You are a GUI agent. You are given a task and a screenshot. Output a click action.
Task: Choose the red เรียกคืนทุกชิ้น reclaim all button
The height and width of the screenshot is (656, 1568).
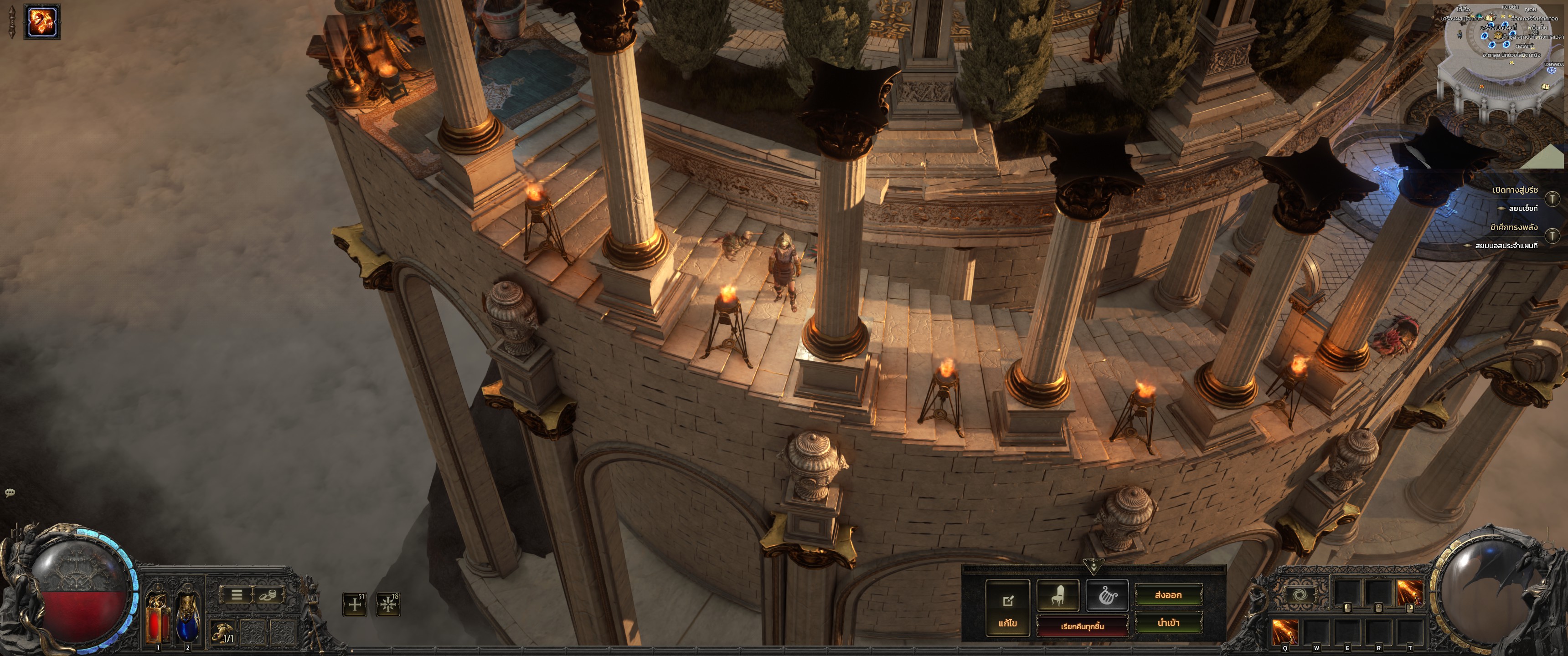point(1082,626)
